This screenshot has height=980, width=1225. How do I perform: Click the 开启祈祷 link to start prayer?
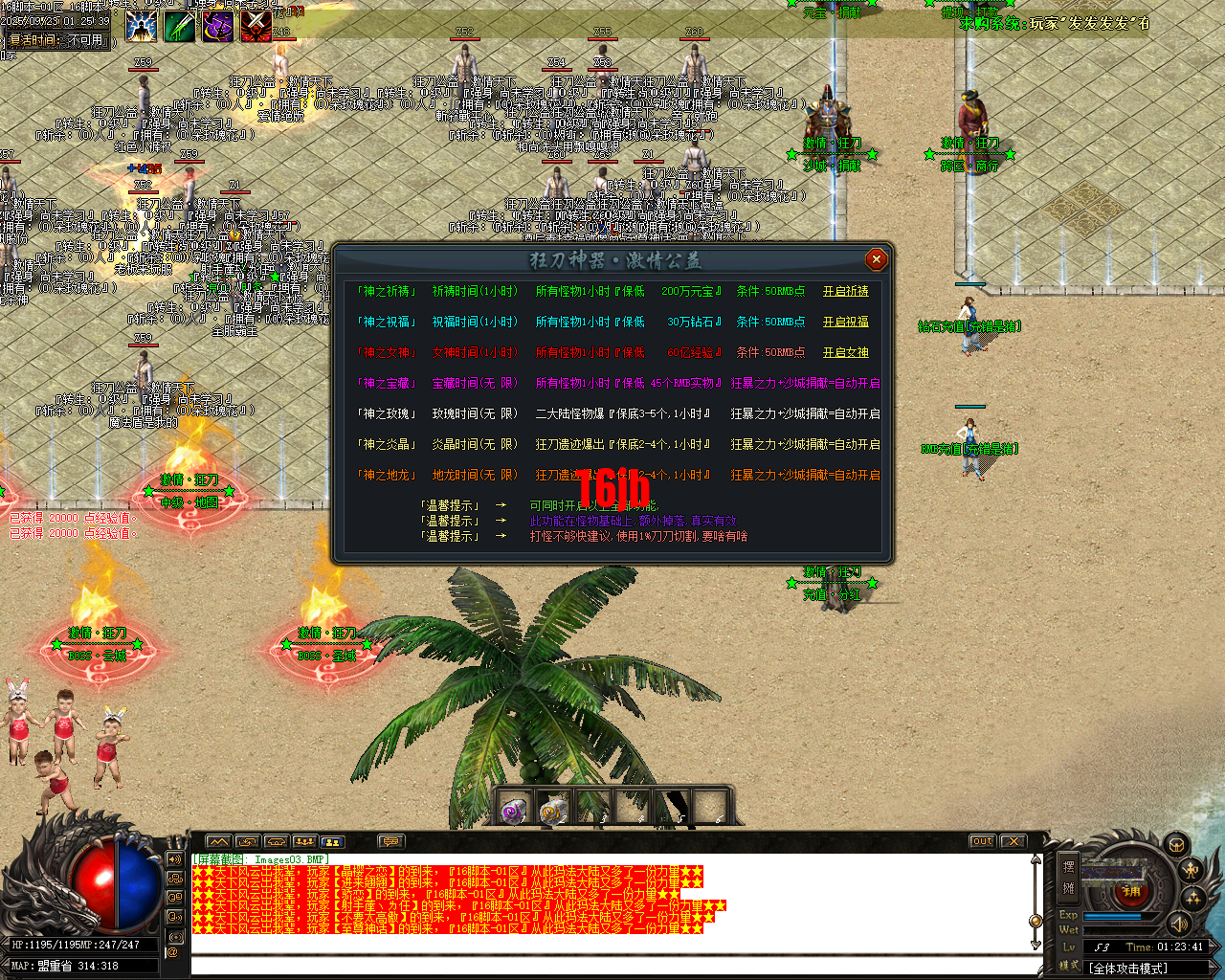point(848,291)
